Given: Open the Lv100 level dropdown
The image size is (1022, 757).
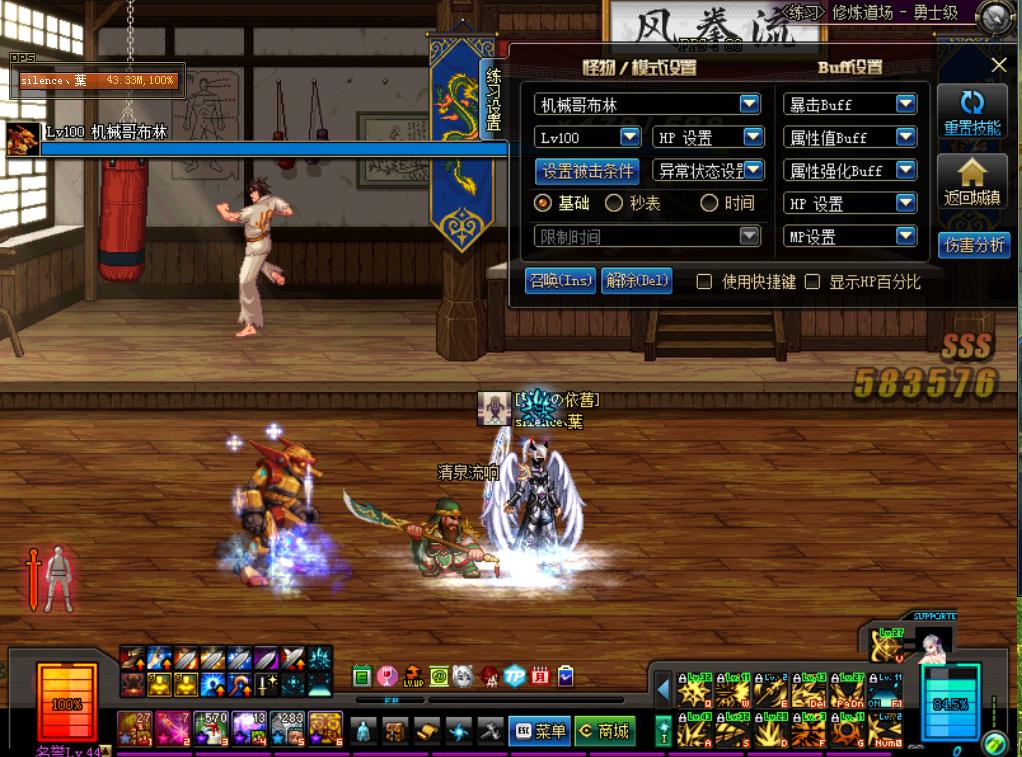Looking at the screenshot, I should point(630,137).
